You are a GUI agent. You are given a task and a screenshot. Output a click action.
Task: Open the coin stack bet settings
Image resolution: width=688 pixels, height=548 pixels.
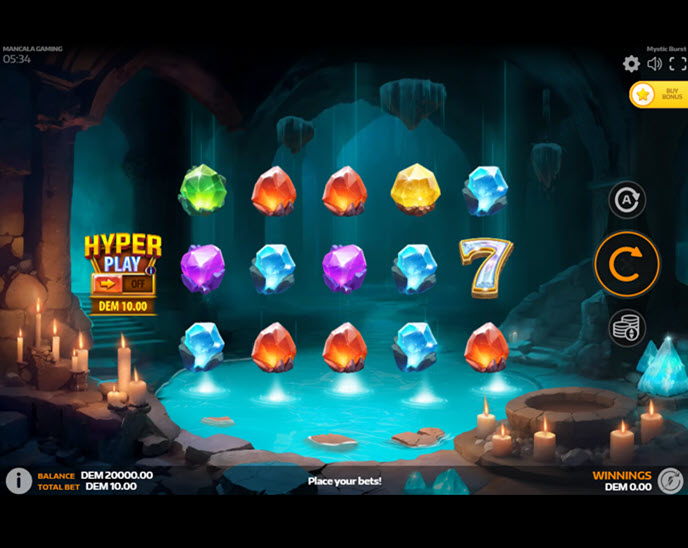pyautogui.click(x=627, y=327)
